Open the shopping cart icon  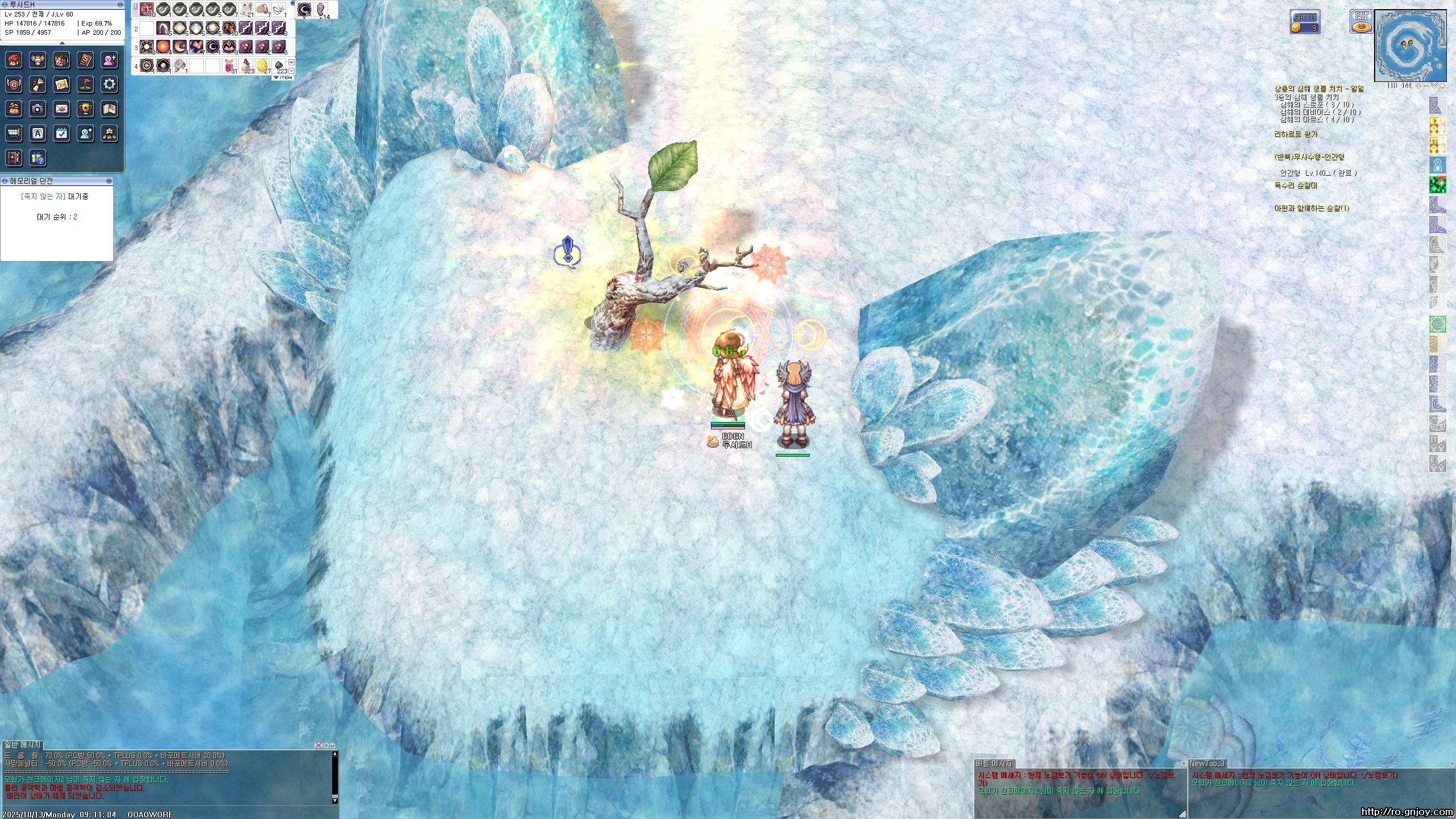tap(14, 134)
